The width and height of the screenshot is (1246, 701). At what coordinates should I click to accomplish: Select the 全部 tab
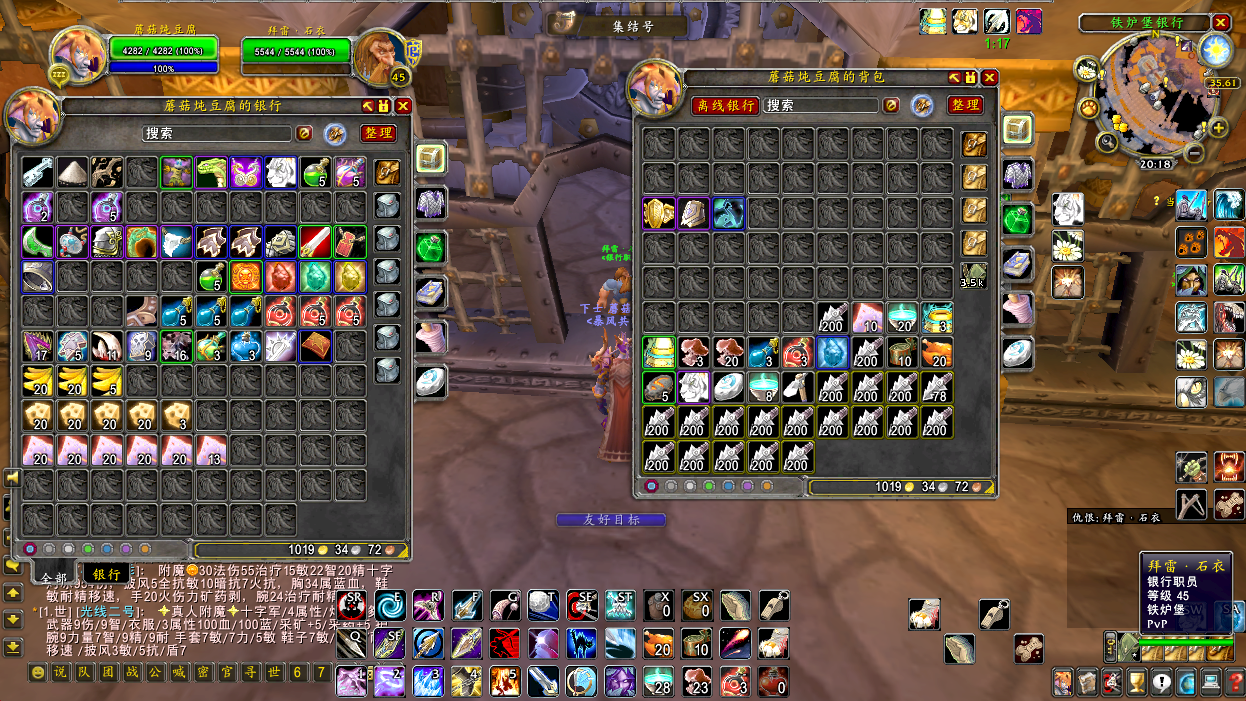click(54, 577)
